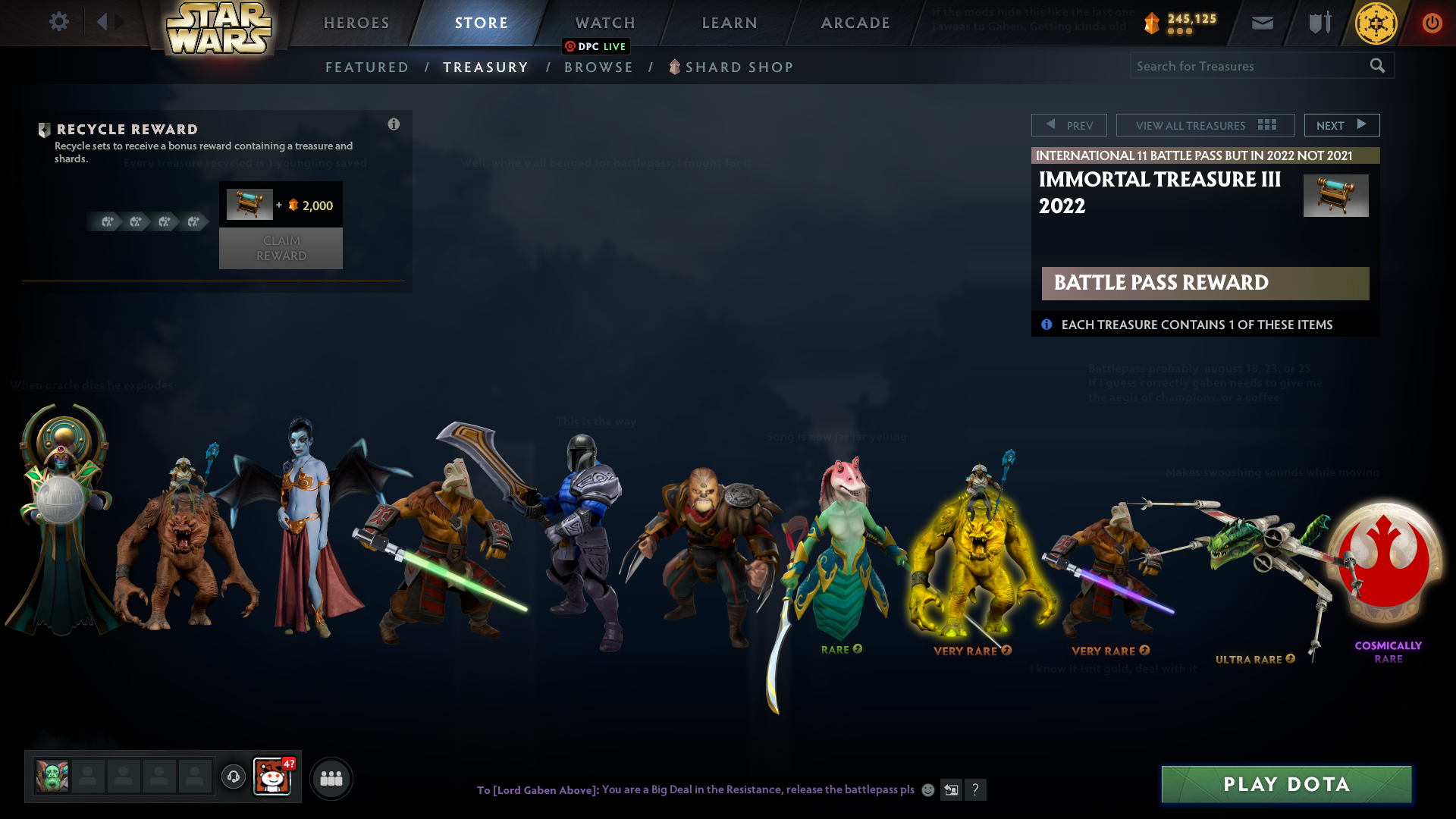
Task: Open the friends list three-people icon
Action: click(x=331, y=778)
